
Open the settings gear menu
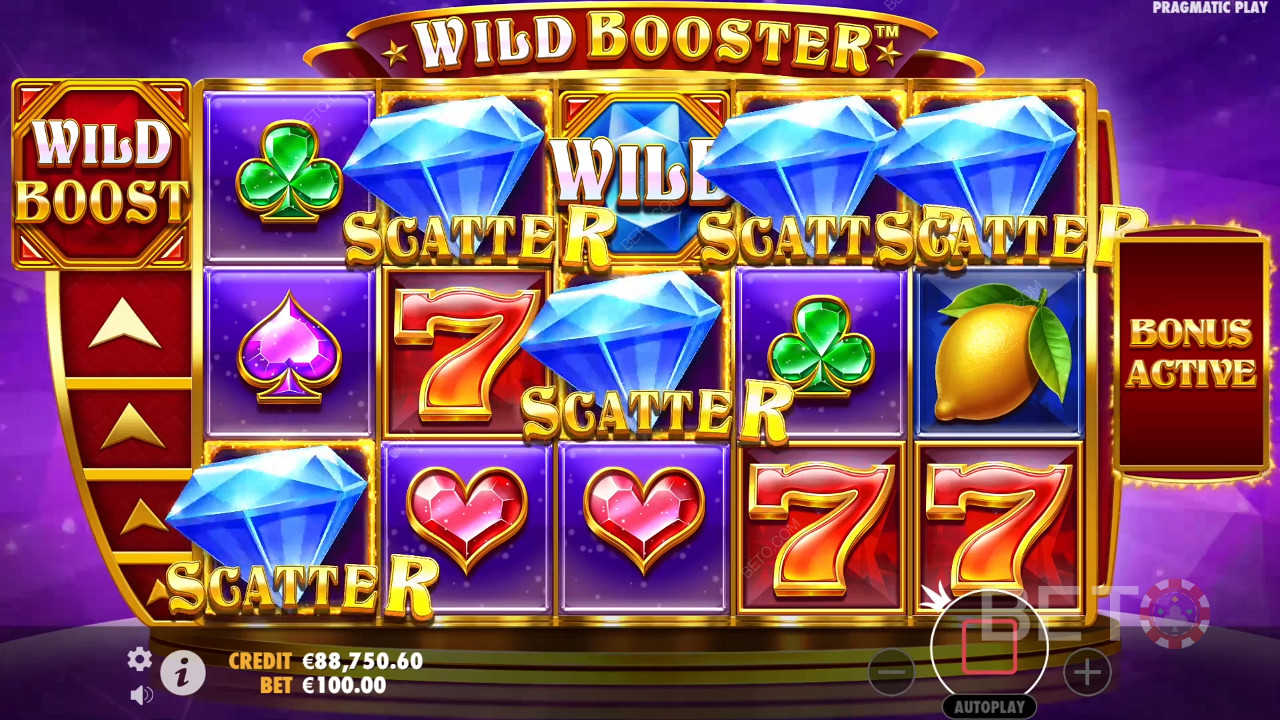coord(139,659)
